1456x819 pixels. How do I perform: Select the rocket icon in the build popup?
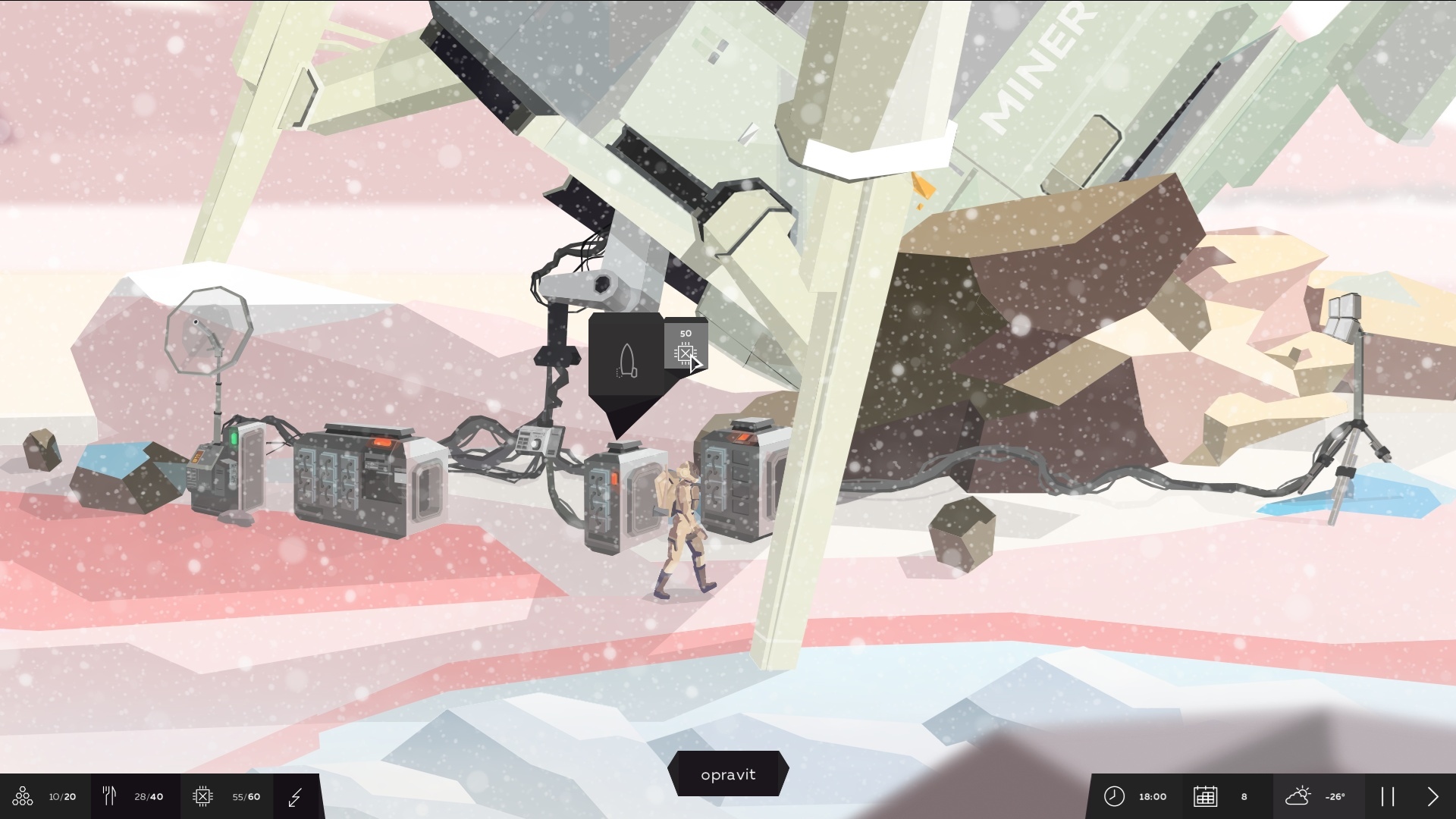[x=626, y=361]
